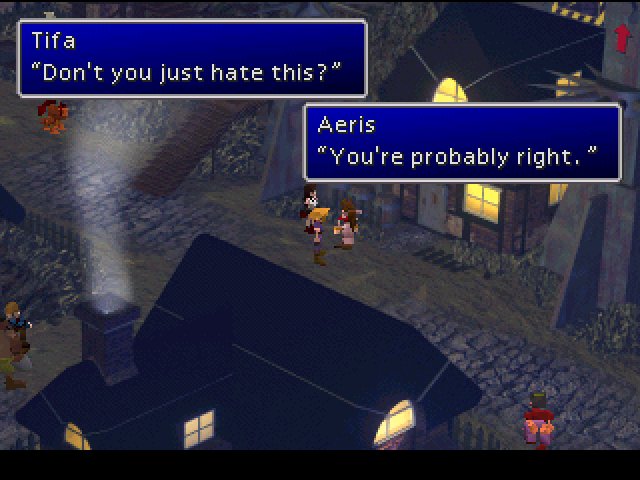Advance Tifa's dialogue box
This screenshot has width=640, height=480.
192,58
